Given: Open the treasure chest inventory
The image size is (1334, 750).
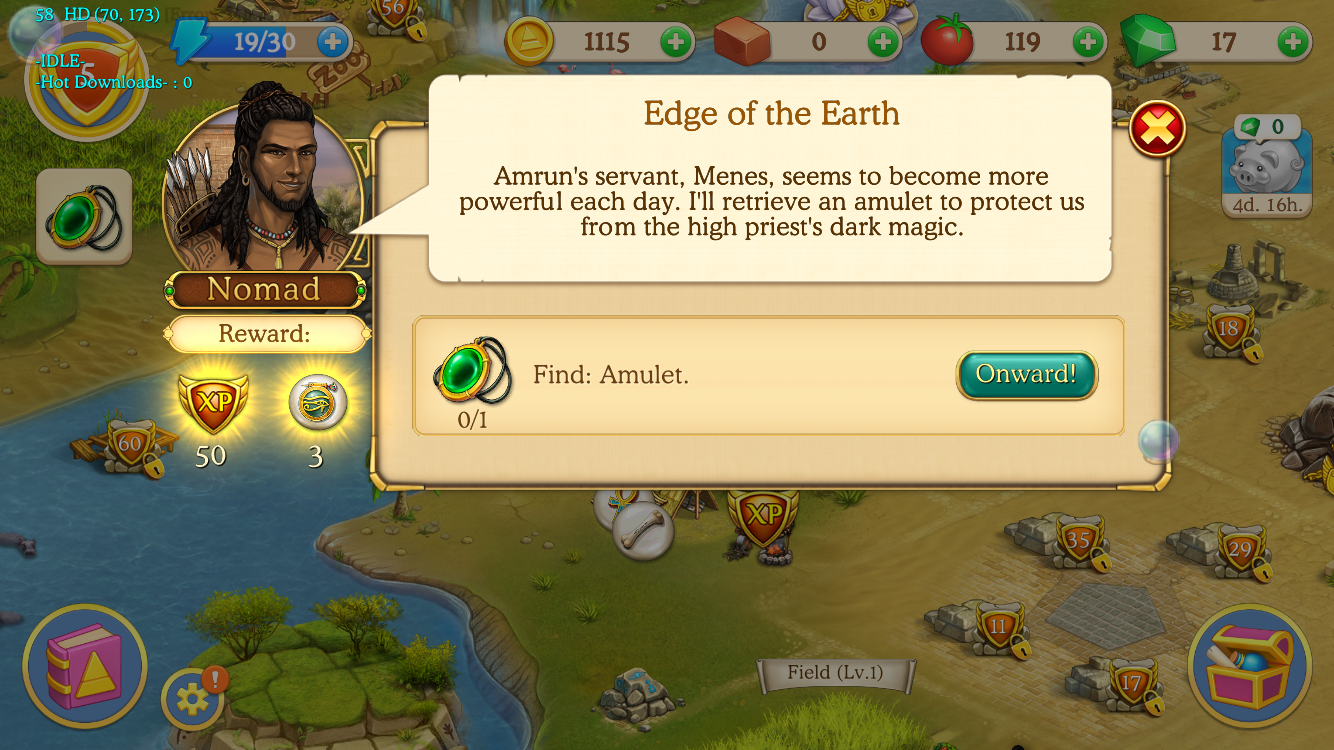Looking at the screenshot, I should click(x=1249, y=666).
